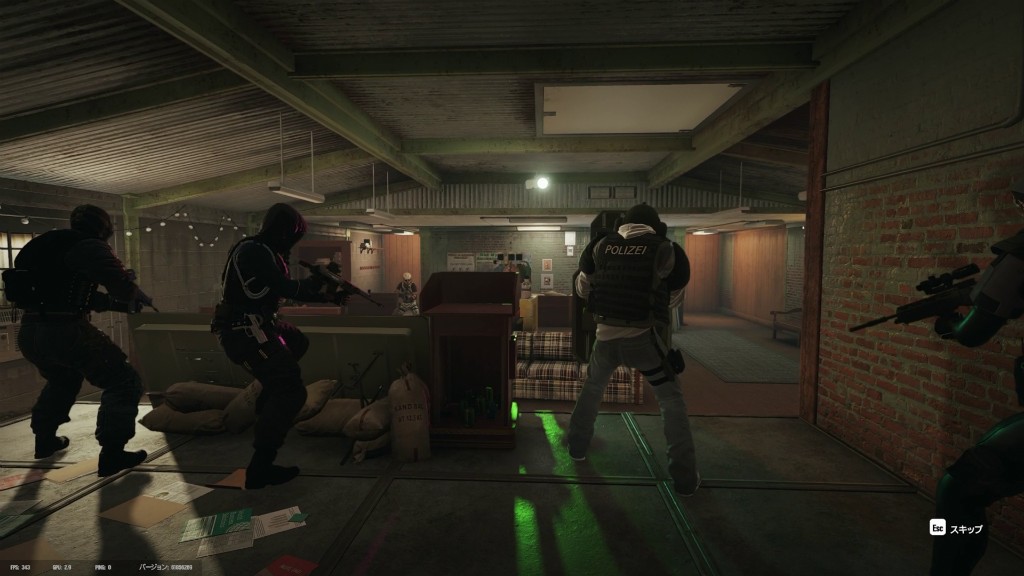Skip the cutscene via the スキップ button
The height and width of the screenshot is (576, 1024).
coord(958,528)
